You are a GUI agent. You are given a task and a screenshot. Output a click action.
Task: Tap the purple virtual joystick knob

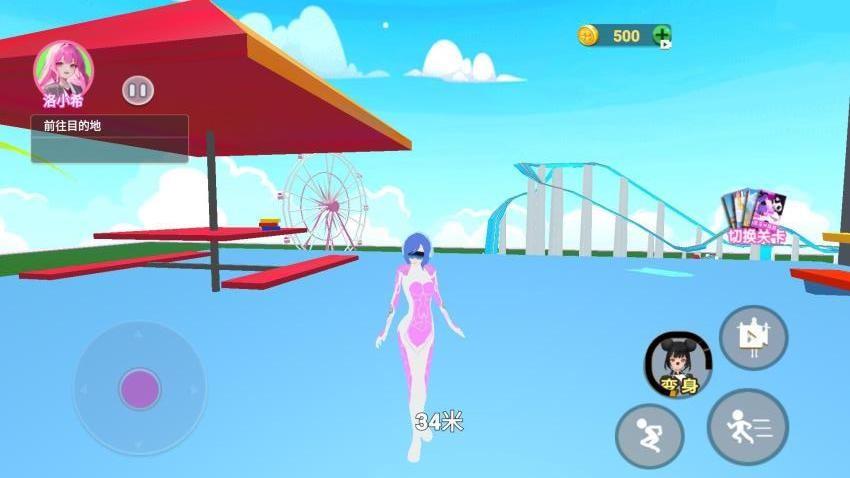(x=139, y=388)
